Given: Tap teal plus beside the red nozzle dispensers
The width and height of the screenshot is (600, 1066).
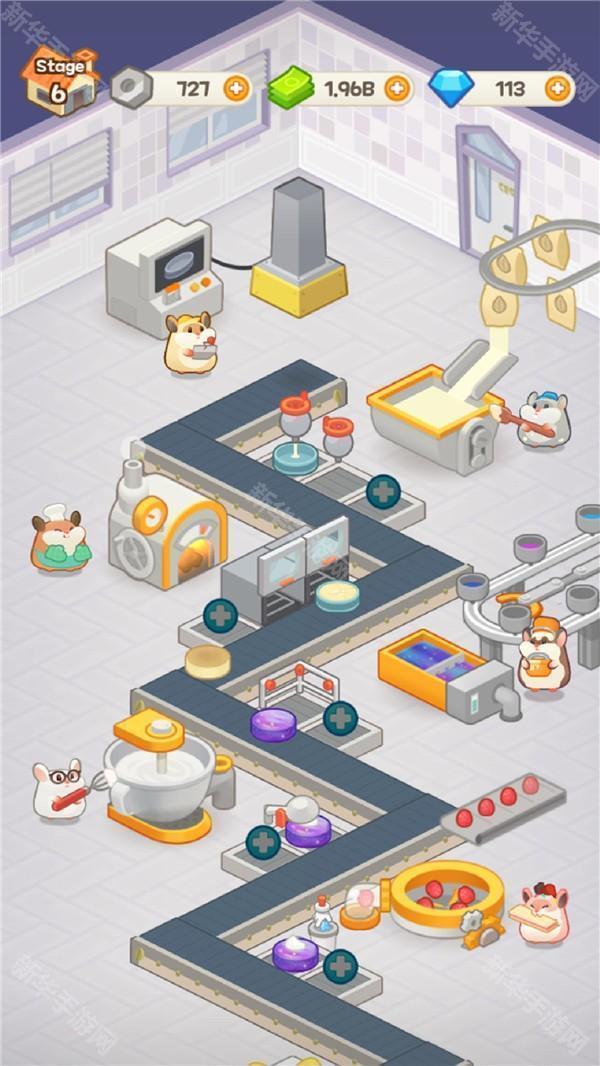Looking at the screenshot, I should coord(383,491).
